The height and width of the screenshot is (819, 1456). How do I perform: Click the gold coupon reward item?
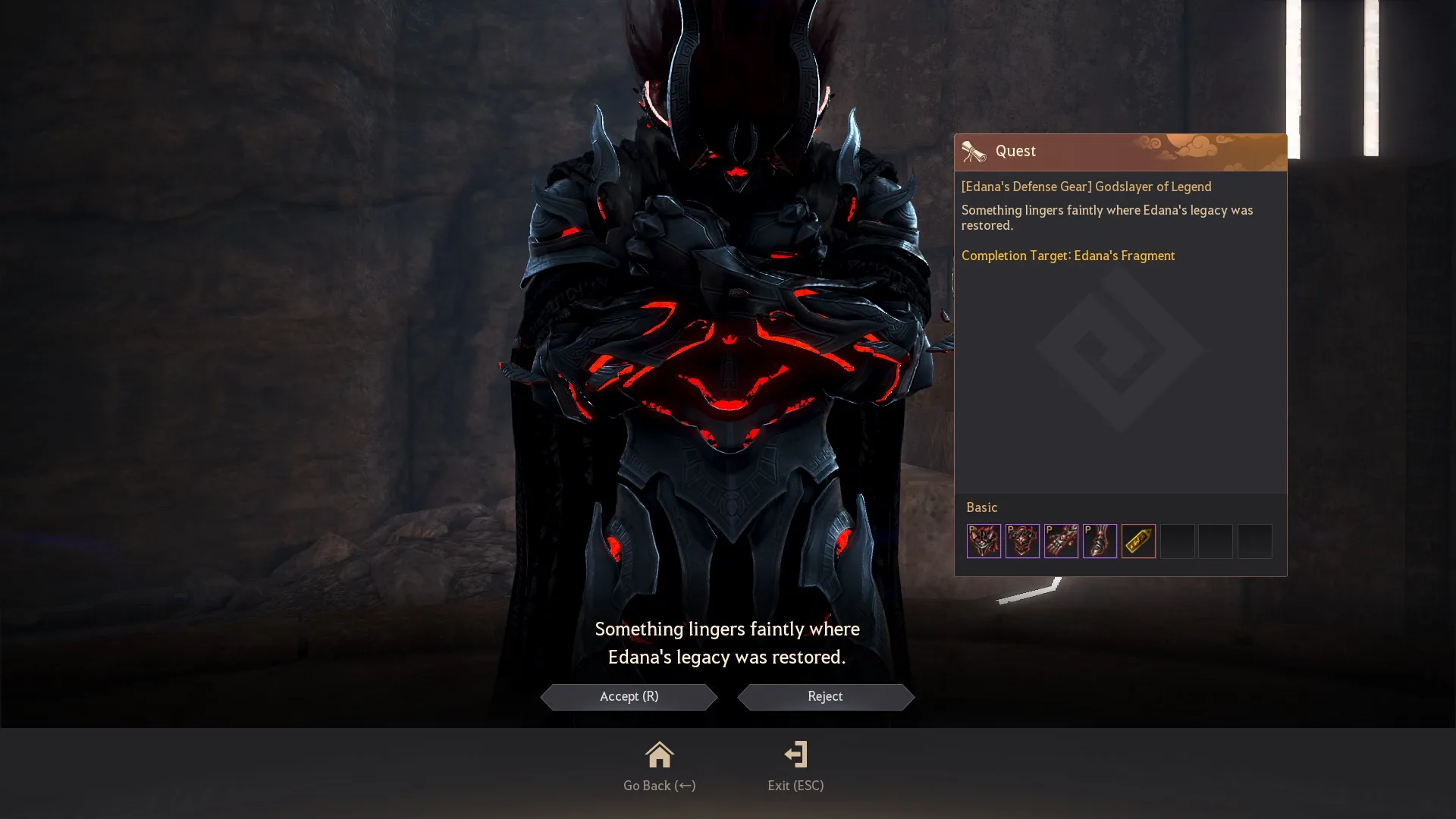point(1139,541)
